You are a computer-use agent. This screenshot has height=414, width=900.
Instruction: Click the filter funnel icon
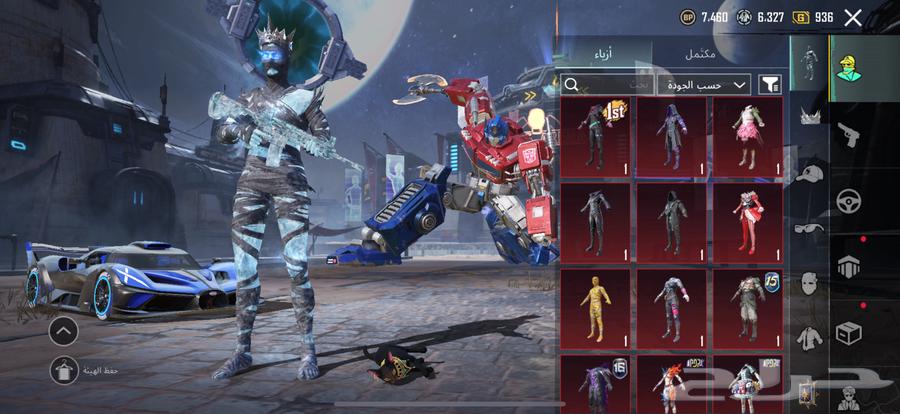coord(771,86)
